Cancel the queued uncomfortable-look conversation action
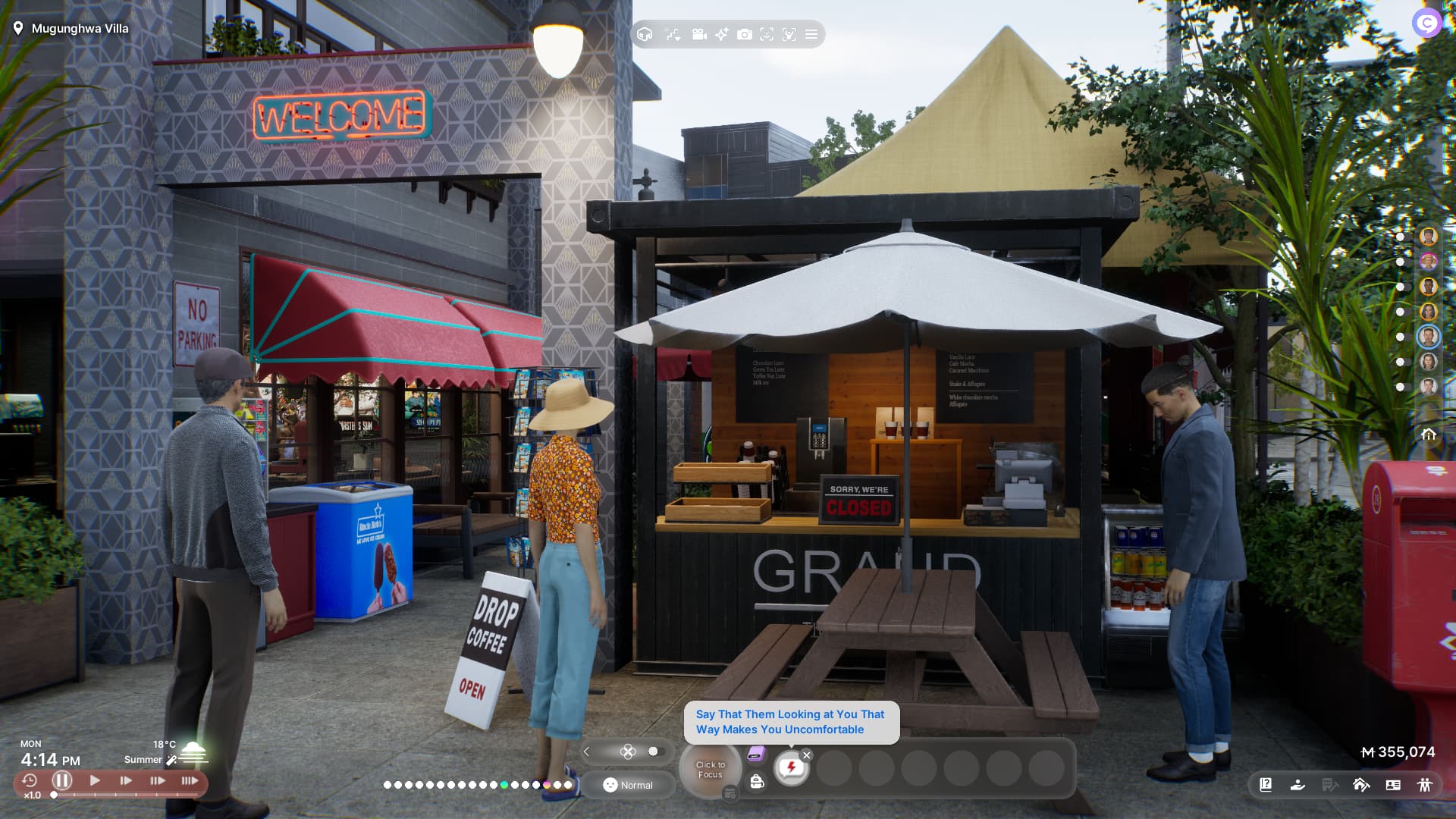The height and width of the screenshot is (819, 1456). (807, 755)
